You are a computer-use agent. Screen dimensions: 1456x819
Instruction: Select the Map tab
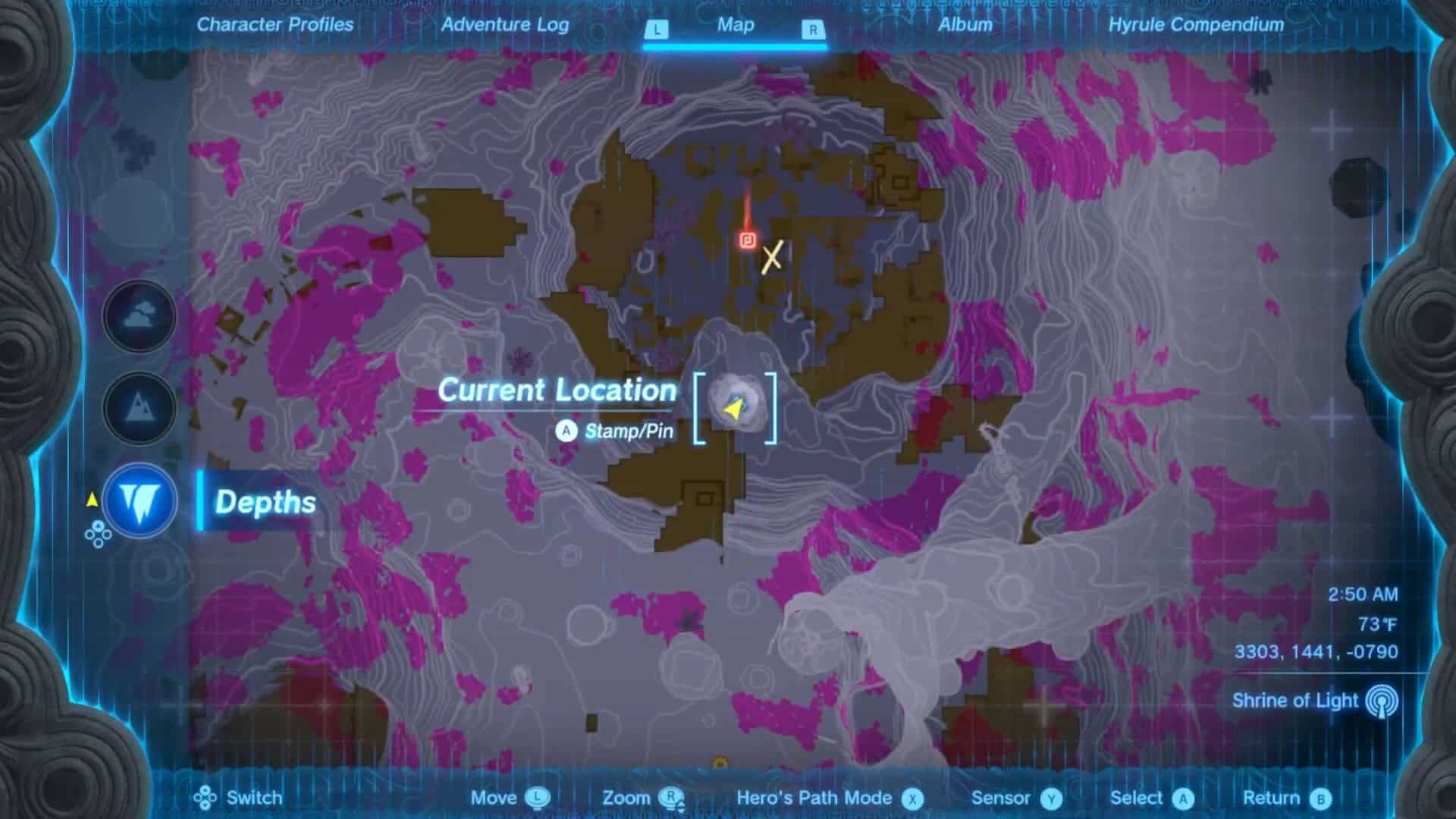[x=735, y=25]
